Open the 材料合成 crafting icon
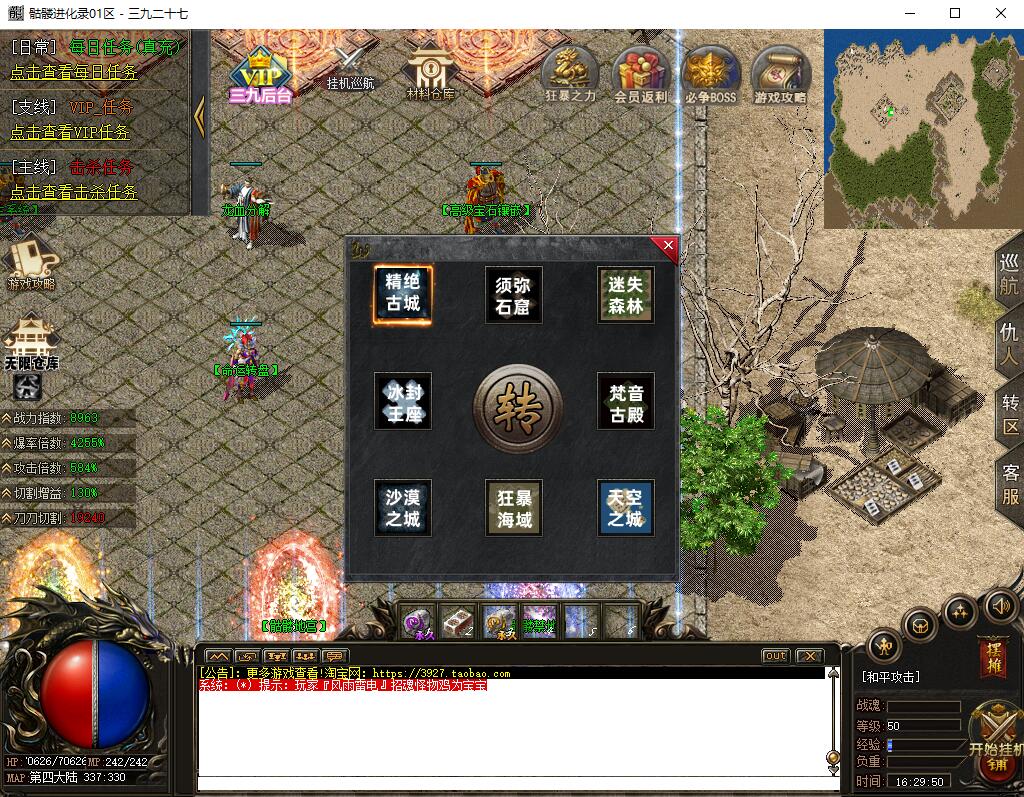1024x797 pixels. coord(431,70)
